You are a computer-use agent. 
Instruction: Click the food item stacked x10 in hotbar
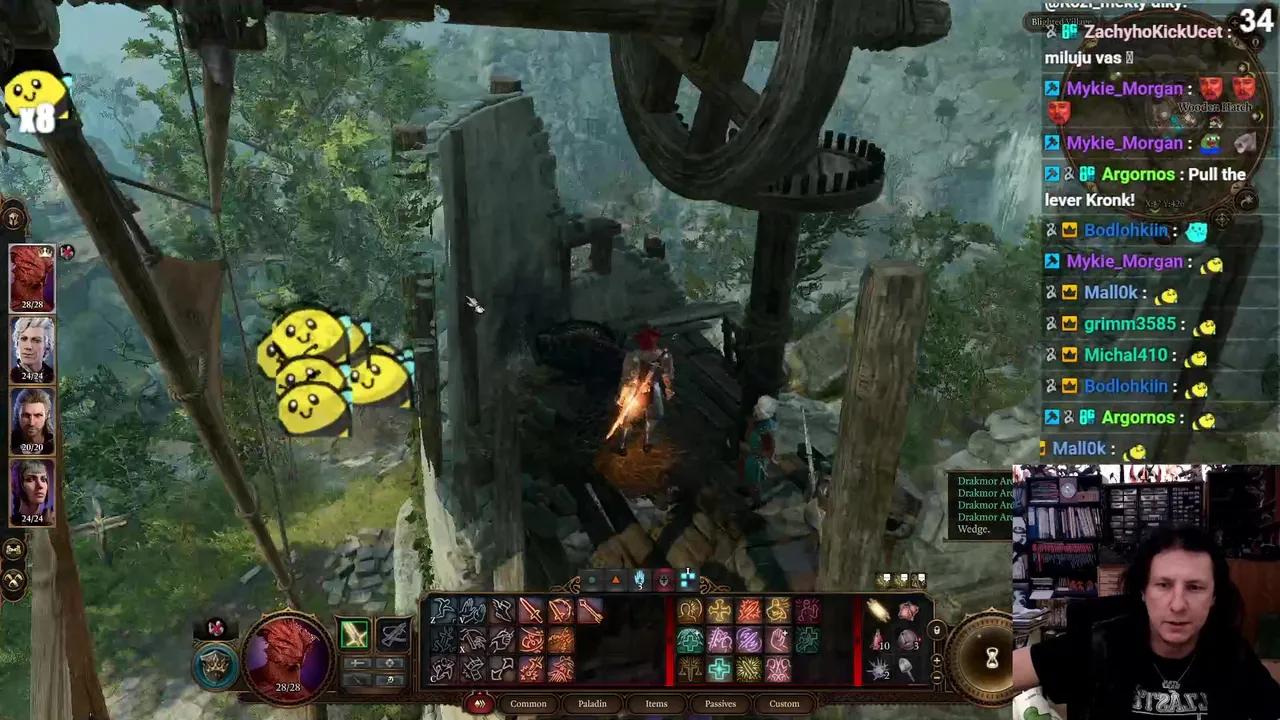pos(876,639)
